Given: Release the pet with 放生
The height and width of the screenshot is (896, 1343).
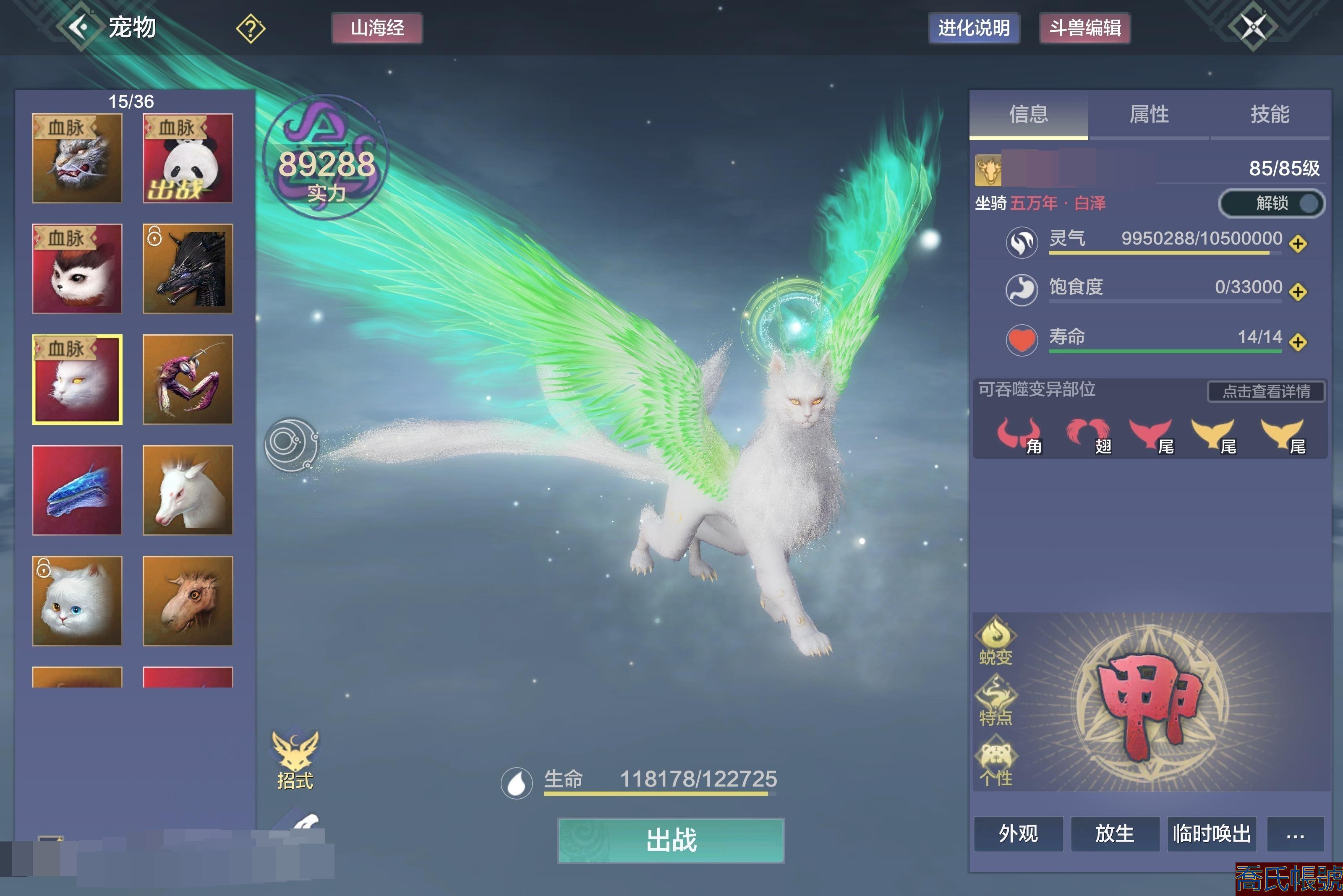Looking at the screenshot, I should (1114, 834).
